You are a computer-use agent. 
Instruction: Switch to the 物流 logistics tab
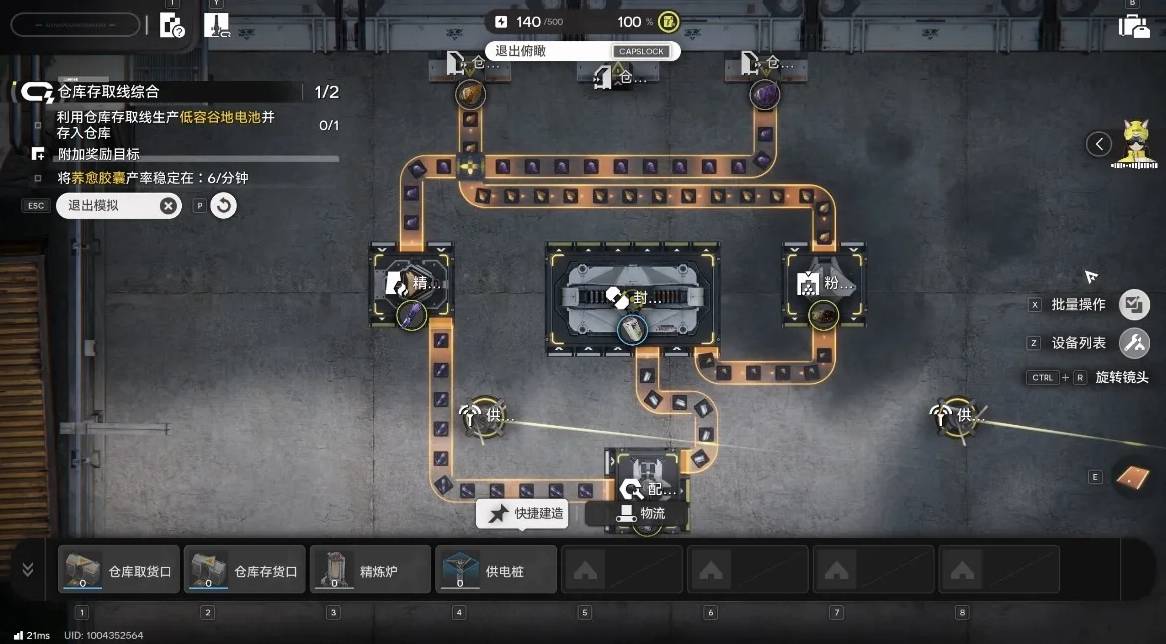pos(640,514)
